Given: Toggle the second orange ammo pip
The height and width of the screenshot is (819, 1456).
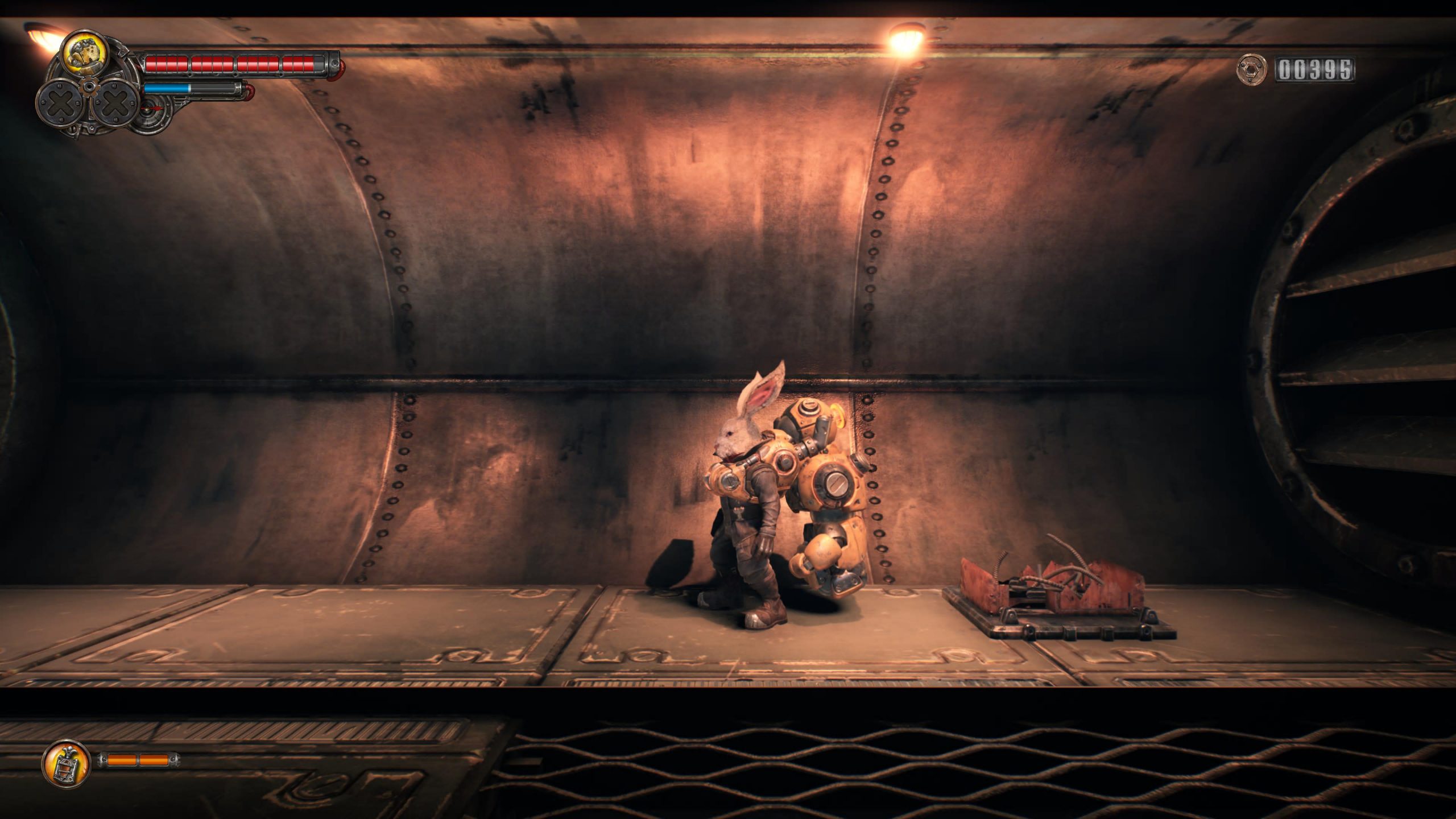Looking at the screenshot, I should (x=154, y=759).
